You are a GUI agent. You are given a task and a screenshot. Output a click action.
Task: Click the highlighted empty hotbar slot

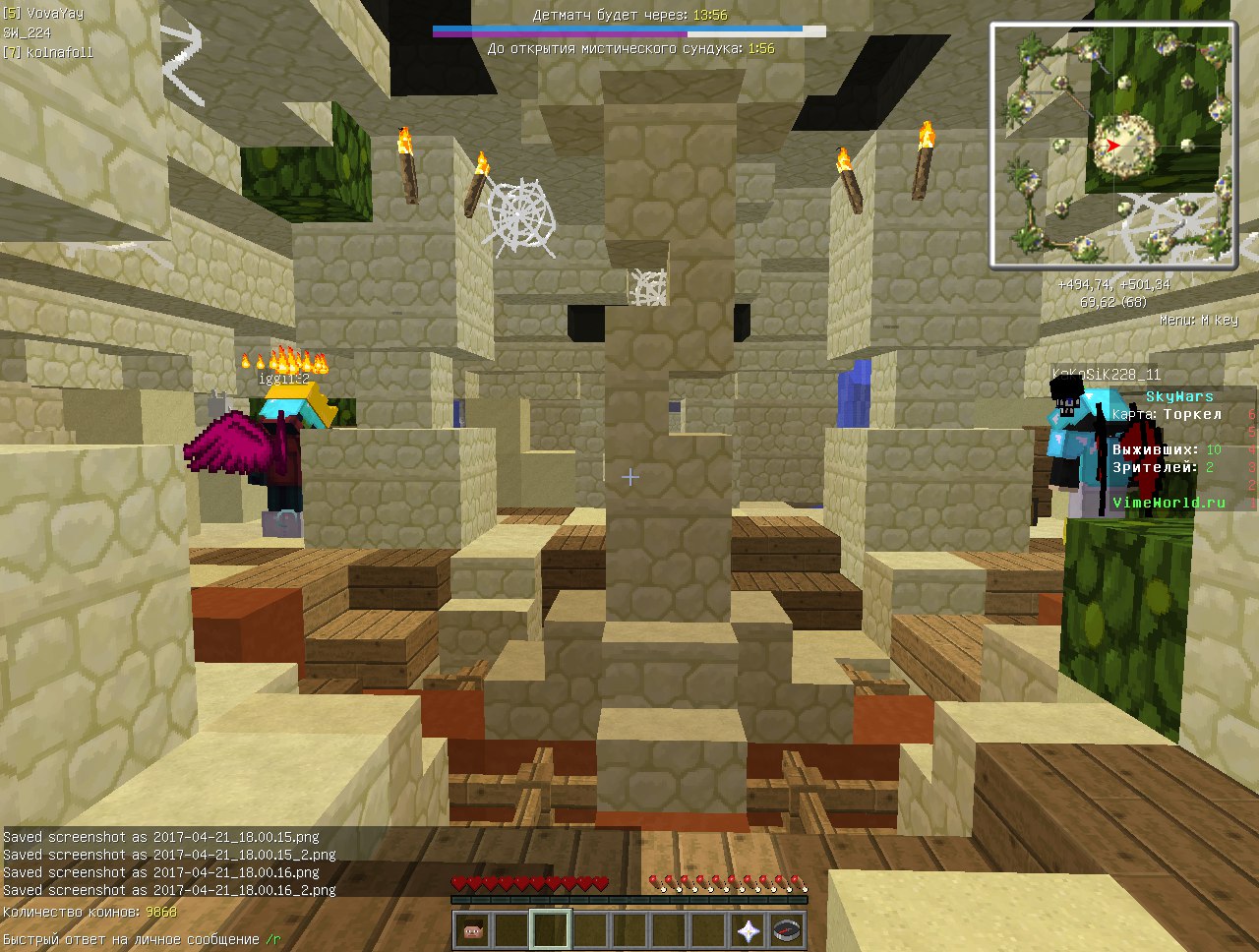point(551,930)
